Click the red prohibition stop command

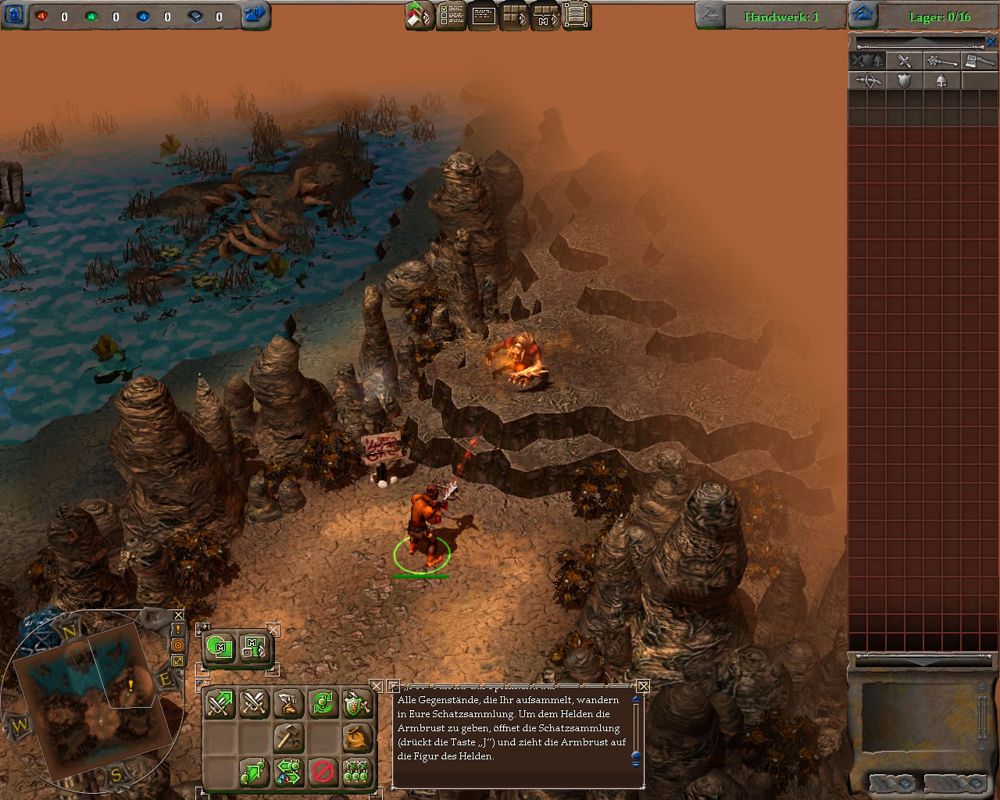(x=322, y=771)
